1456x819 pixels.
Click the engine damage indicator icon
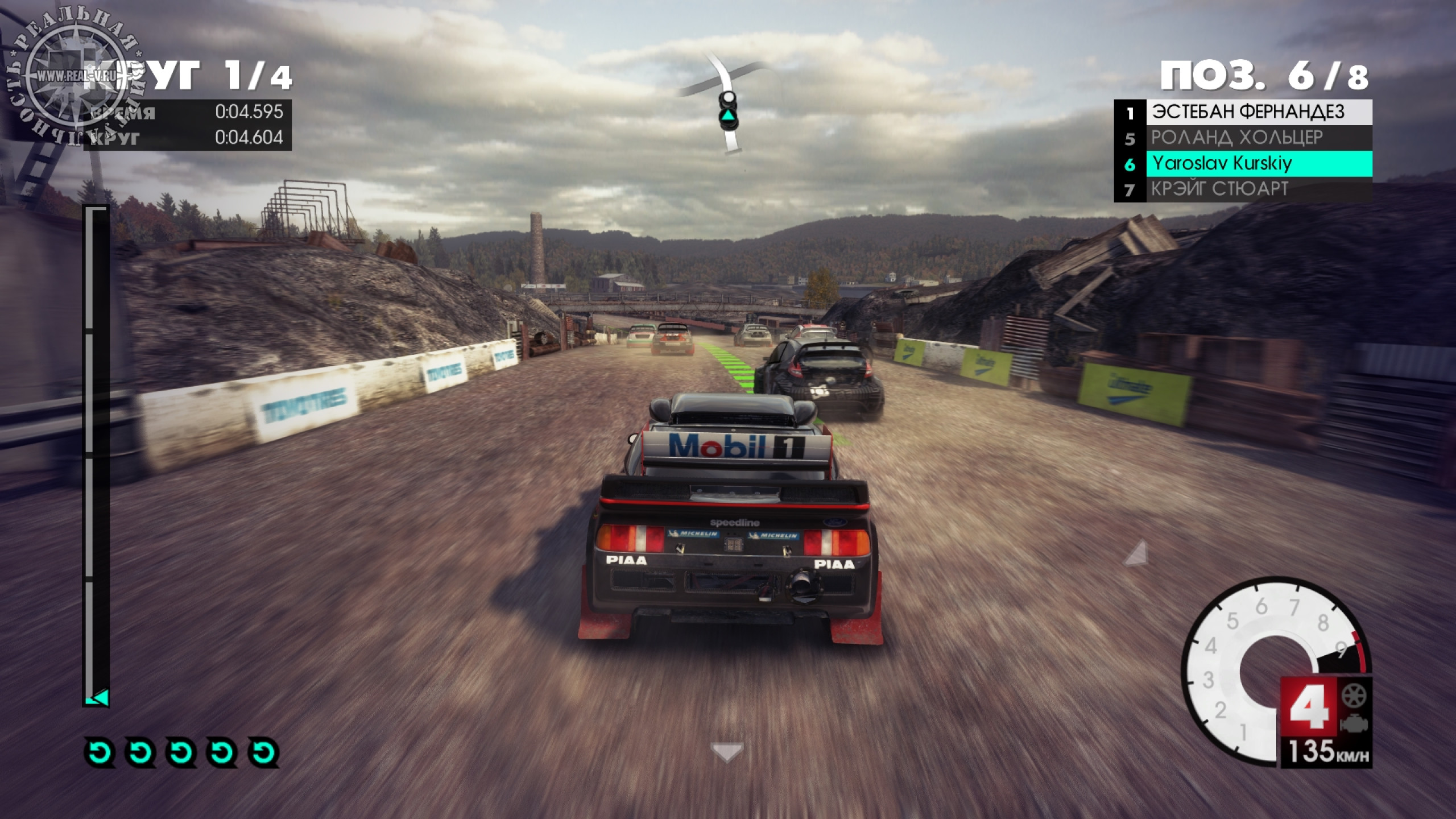point(1354,724)
